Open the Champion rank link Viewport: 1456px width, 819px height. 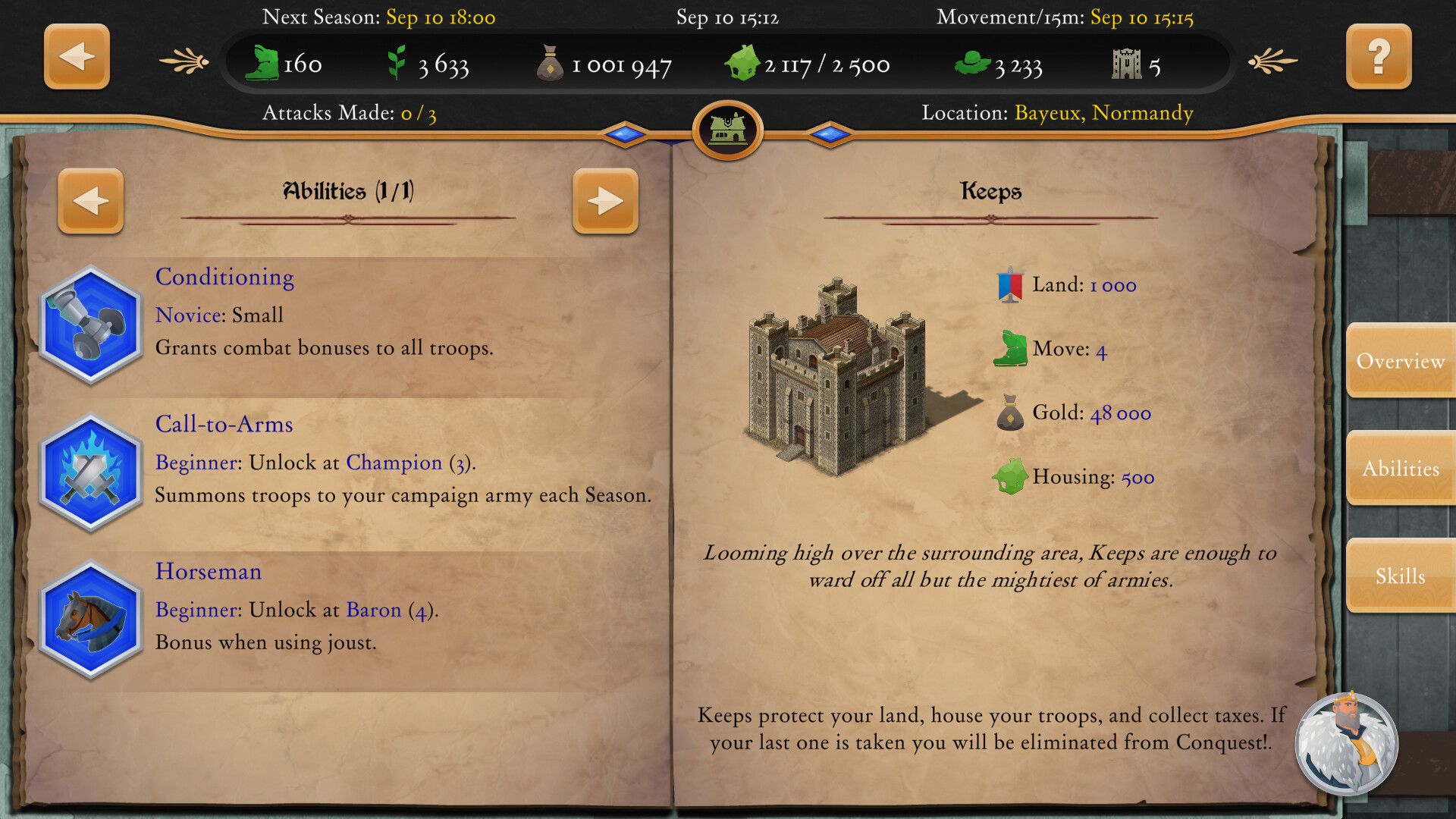394,463
